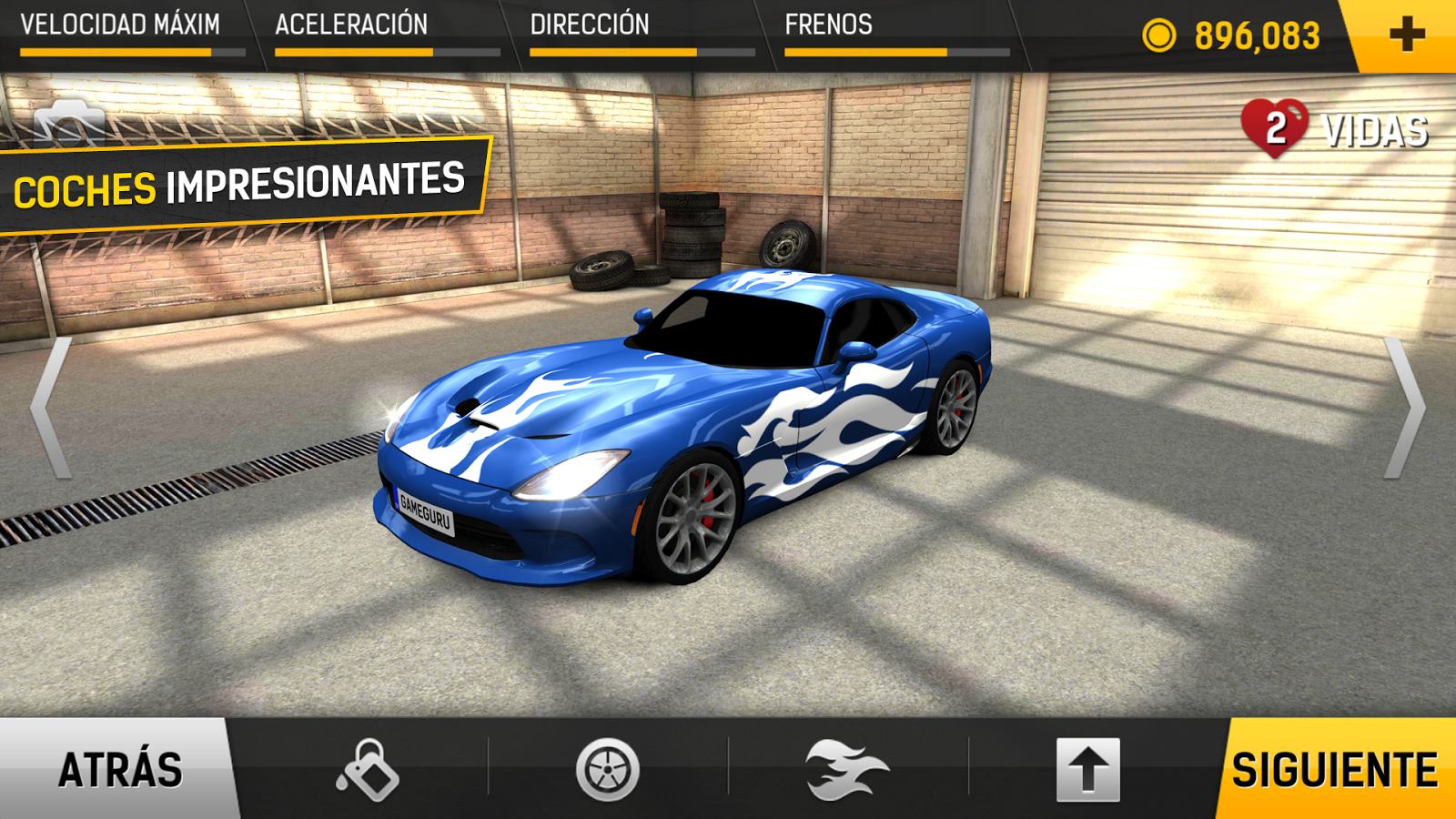
Task: Open the wheel rims customization
Action: pyautogui.click(x=607, y=770)
